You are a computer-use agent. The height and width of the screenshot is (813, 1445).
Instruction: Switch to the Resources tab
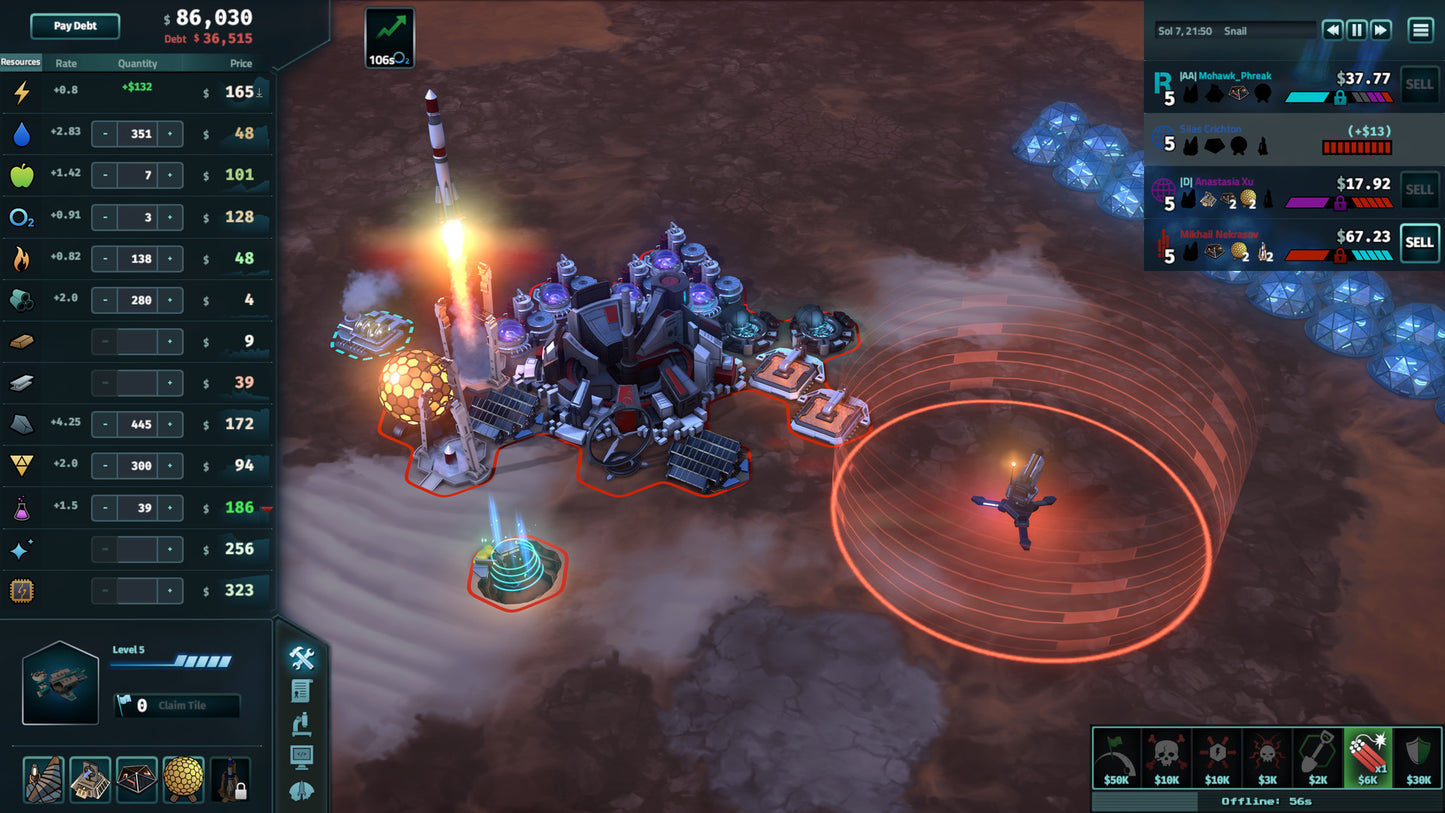(20, 62)
